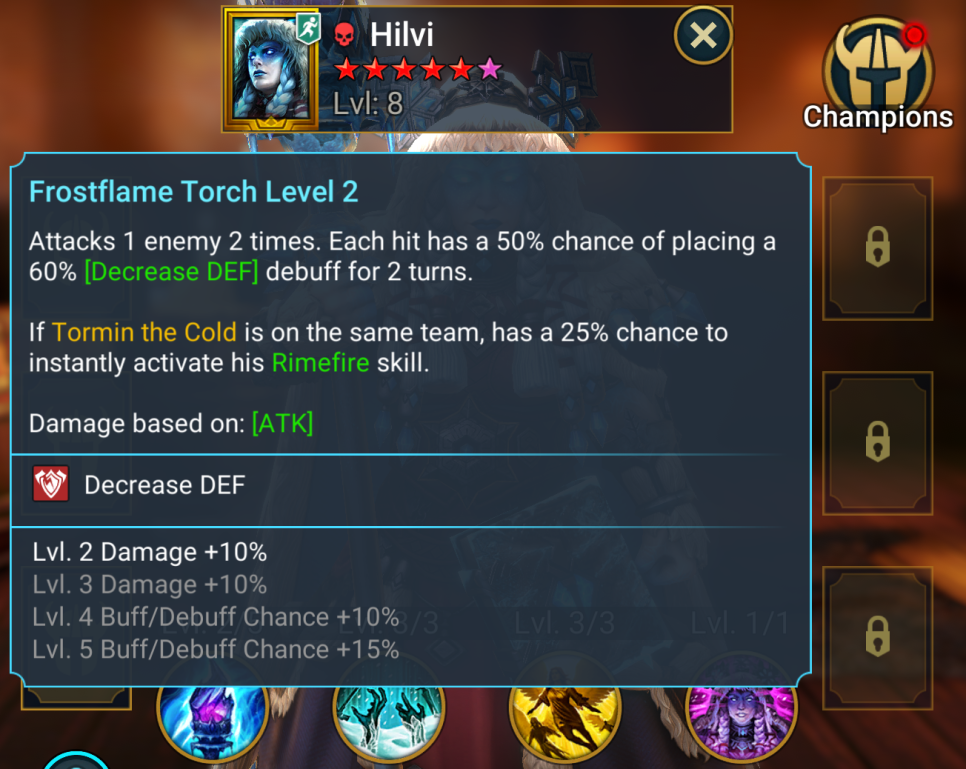This screenshot has width=966, height=769.
Task: Select Hilvi's portrait thumbnail
Action: pos(271,68)
